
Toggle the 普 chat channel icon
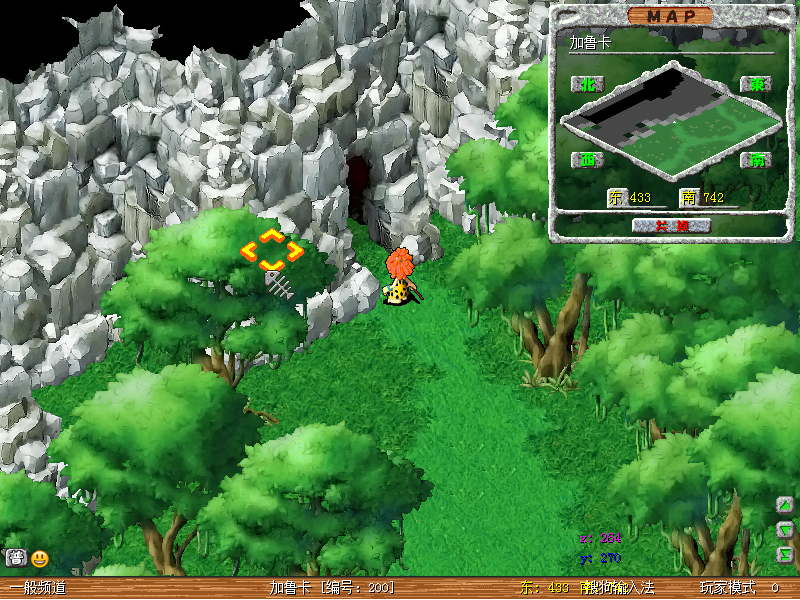(16, 559)
